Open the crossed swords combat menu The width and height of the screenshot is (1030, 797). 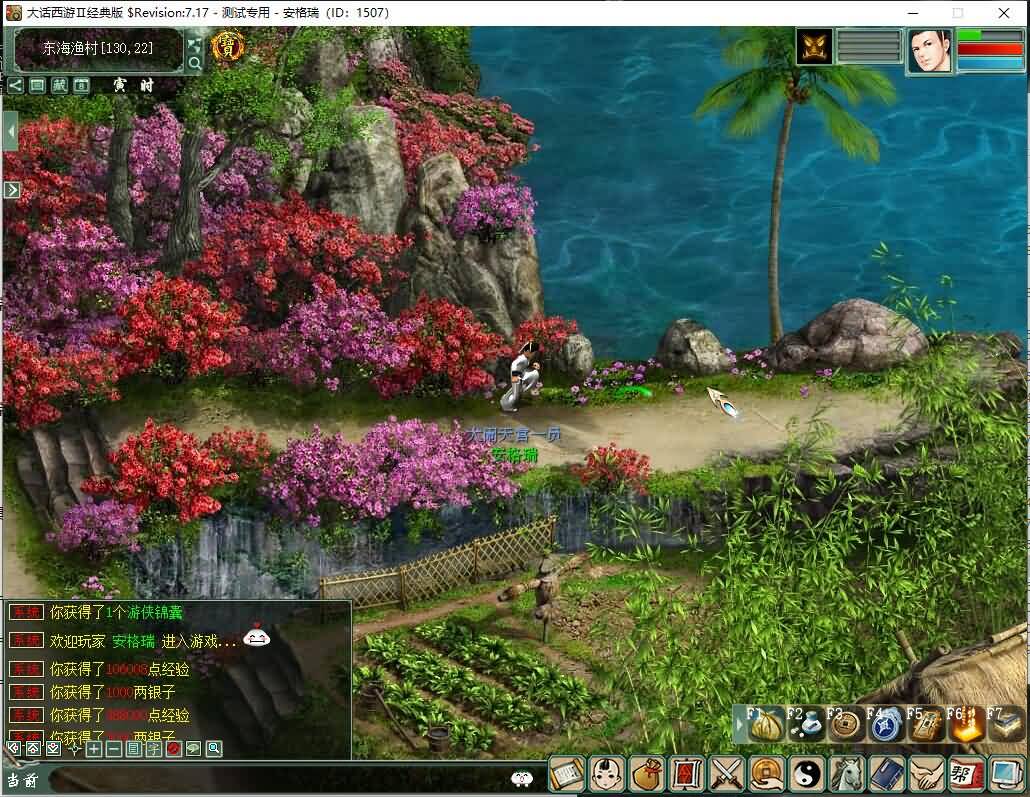point(726,774)
